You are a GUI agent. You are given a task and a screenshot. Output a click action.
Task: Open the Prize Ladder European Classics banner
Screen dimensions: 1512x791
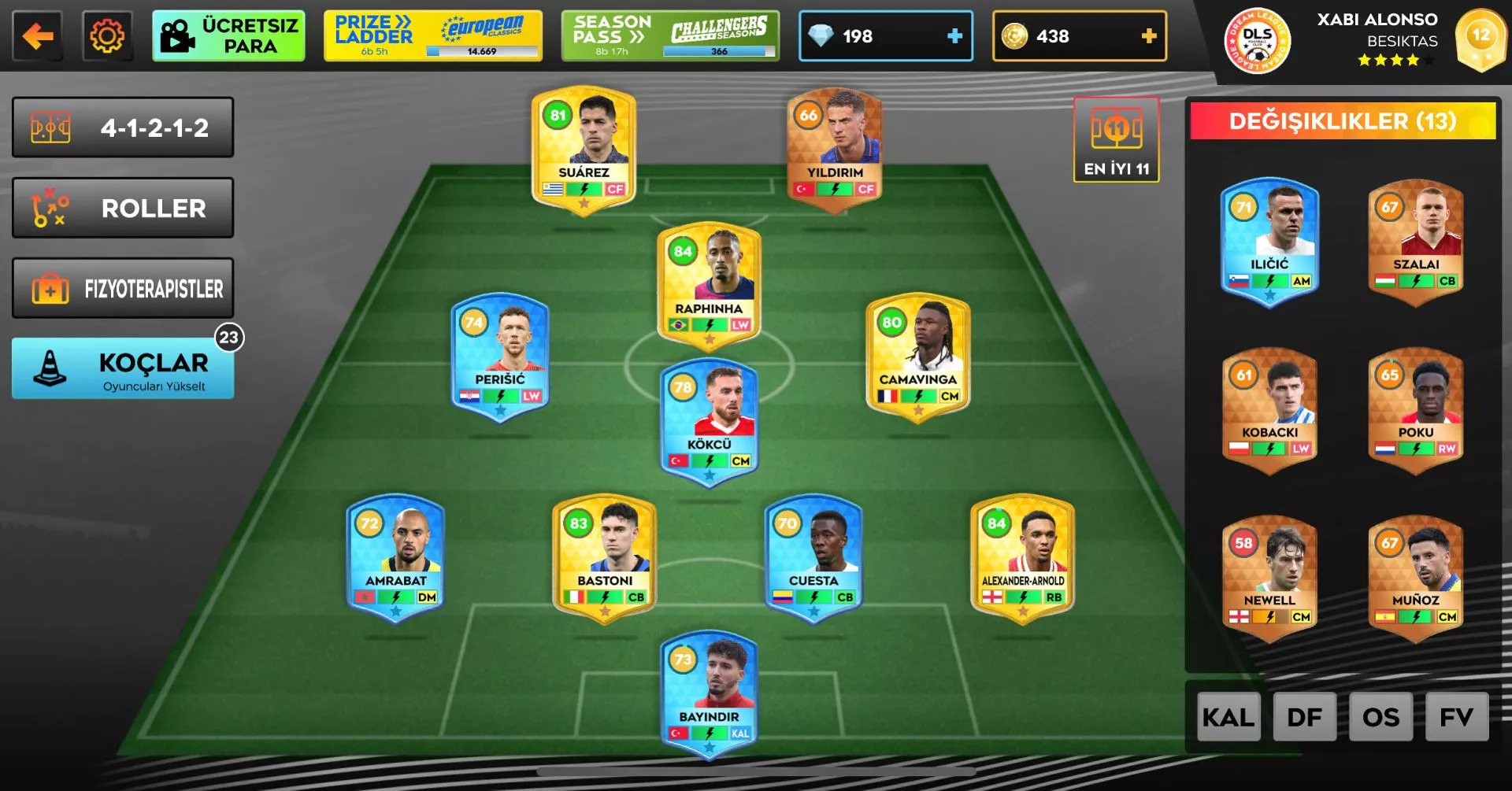pyautogui.click(x=432, y=36)
